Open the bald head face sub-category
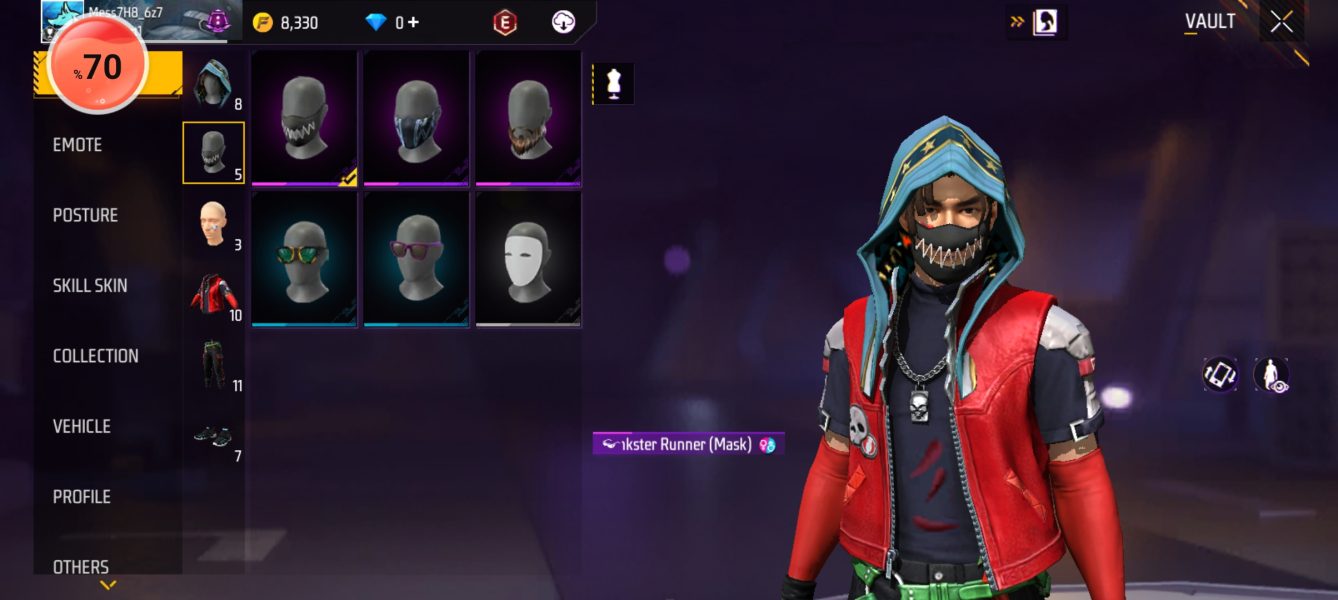1338x600 pixels. (x=212, y=223)
